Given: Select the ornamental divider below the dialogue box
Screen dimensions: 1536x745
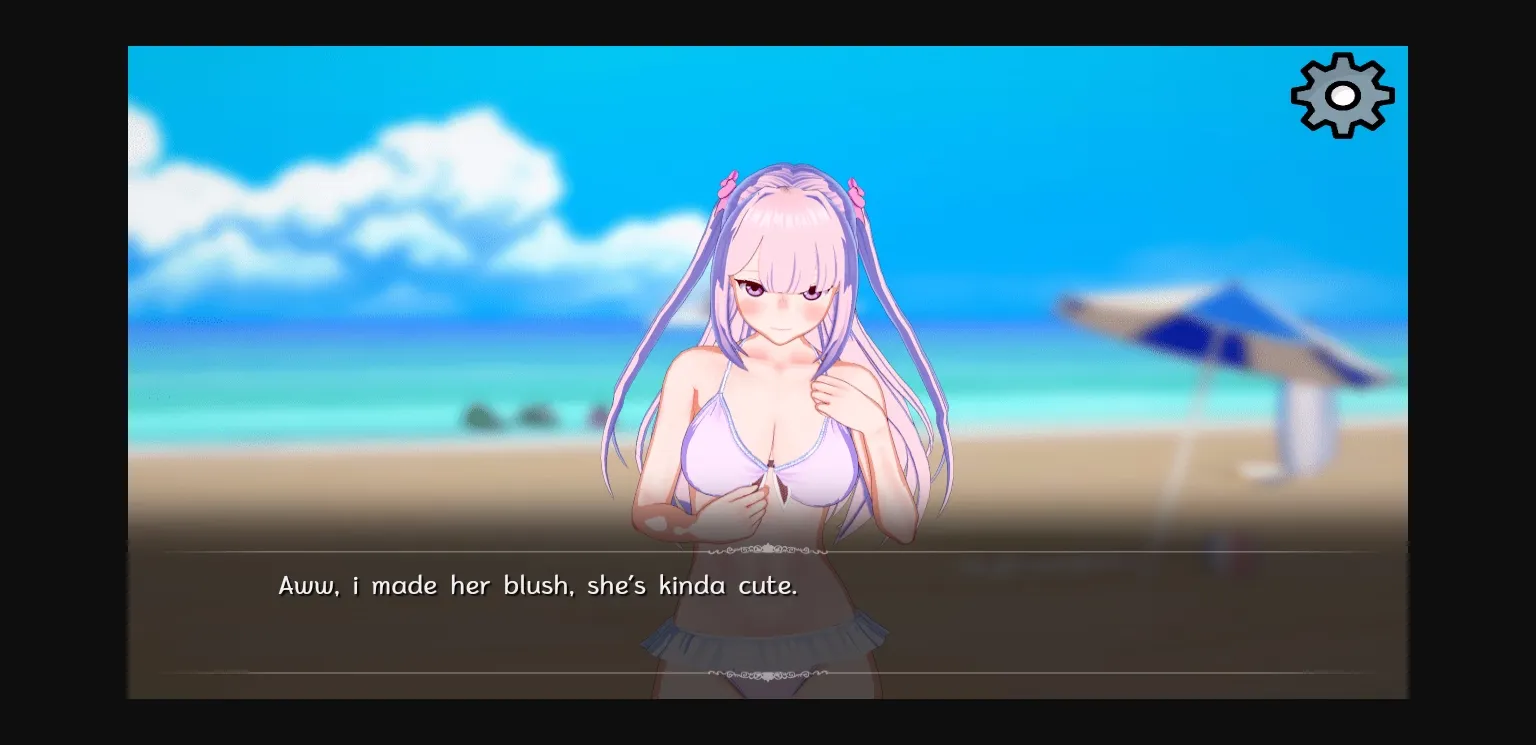Looking at the screenshot, I should (768, 674).
